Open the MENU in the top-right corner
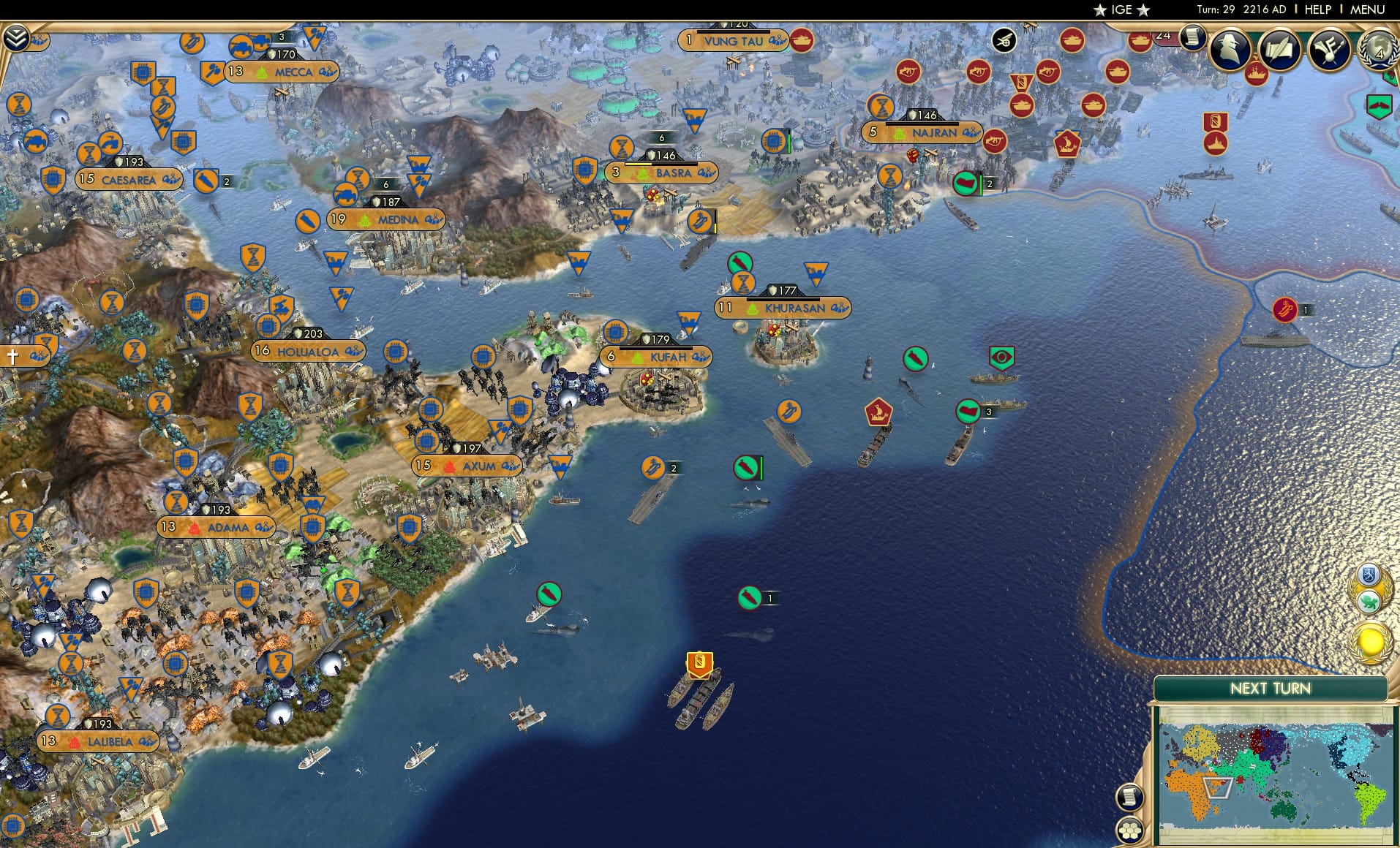The width and height of the screenshot is (1400, 848). tap(1366, 10)
